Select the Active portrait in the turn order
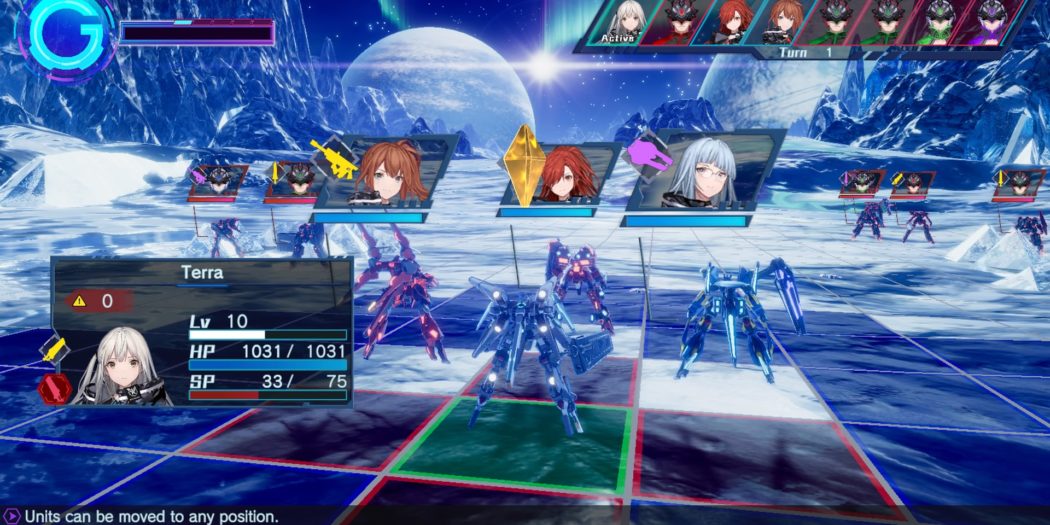This screenshot has height=525, width=1050. pyautogui.click(x=628, y=22)
